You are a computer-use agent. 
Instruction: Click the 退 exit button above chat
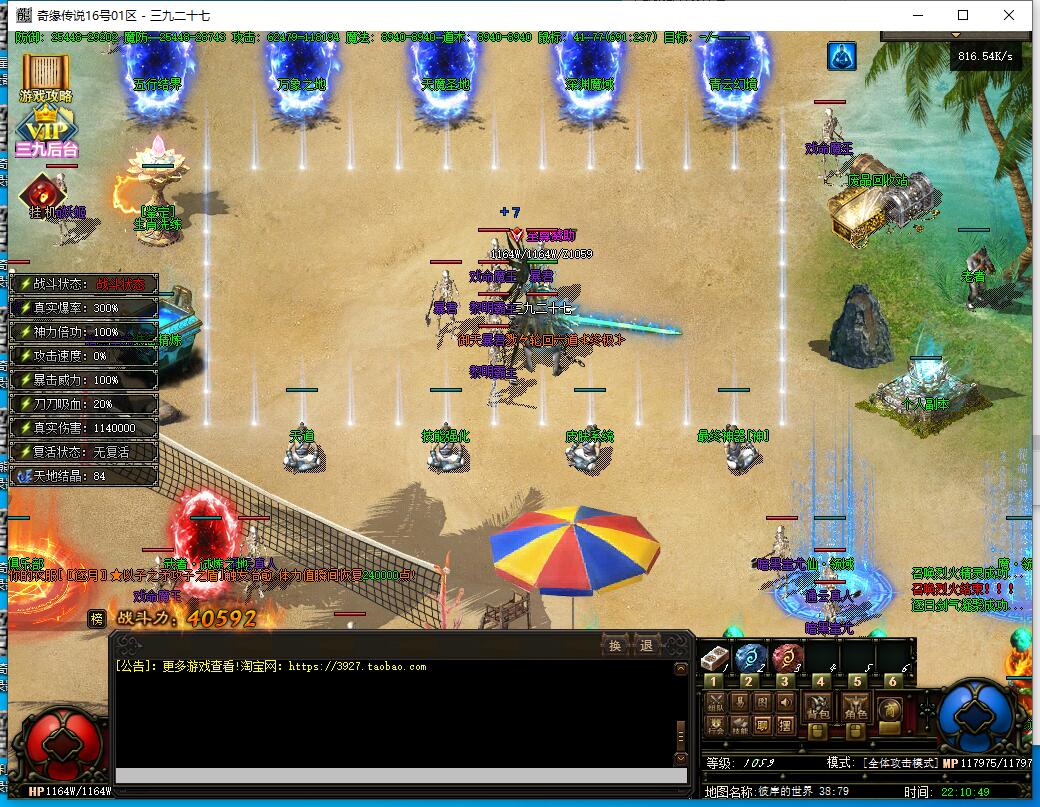(x=646, y=646)
